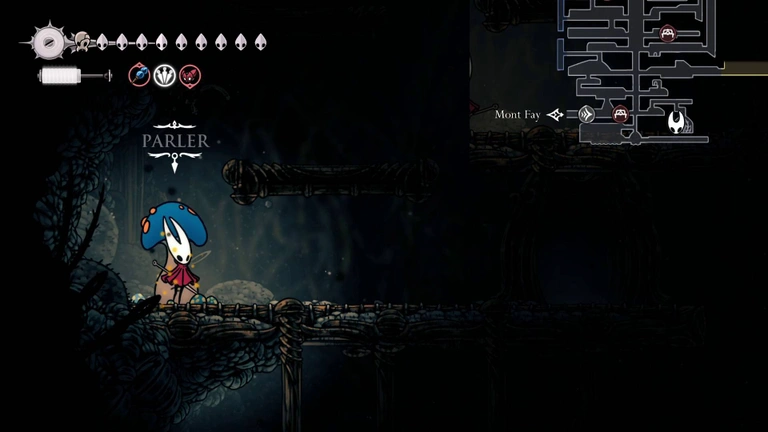
Task: Click the bench marker nearest Mont Fay
Action: point(620,114)
